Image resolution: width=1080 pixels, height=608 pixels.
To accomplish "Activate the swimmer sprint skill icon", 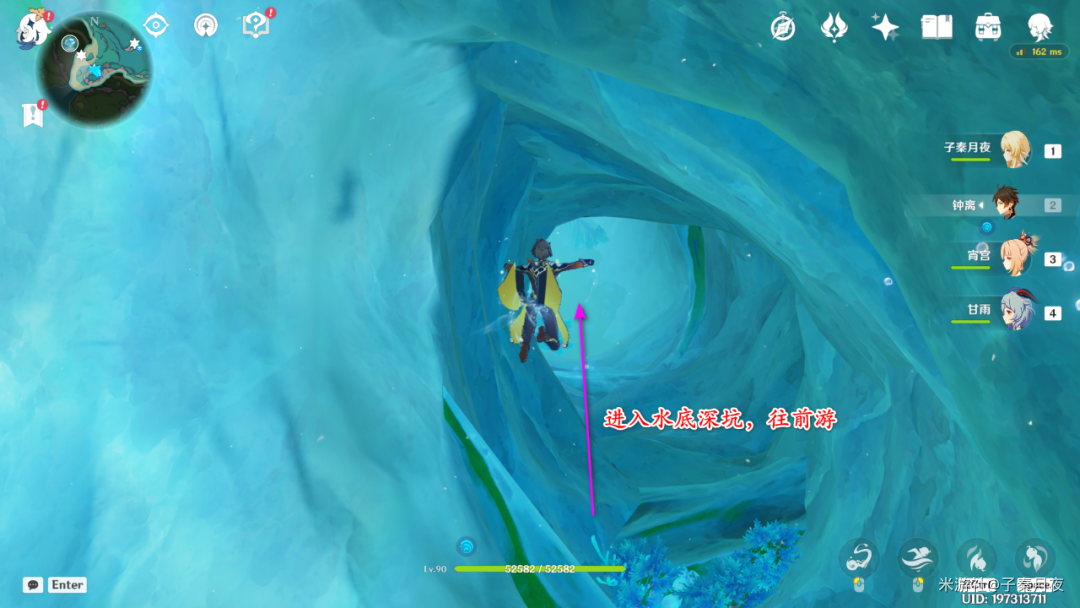I will tap(917, 558).
